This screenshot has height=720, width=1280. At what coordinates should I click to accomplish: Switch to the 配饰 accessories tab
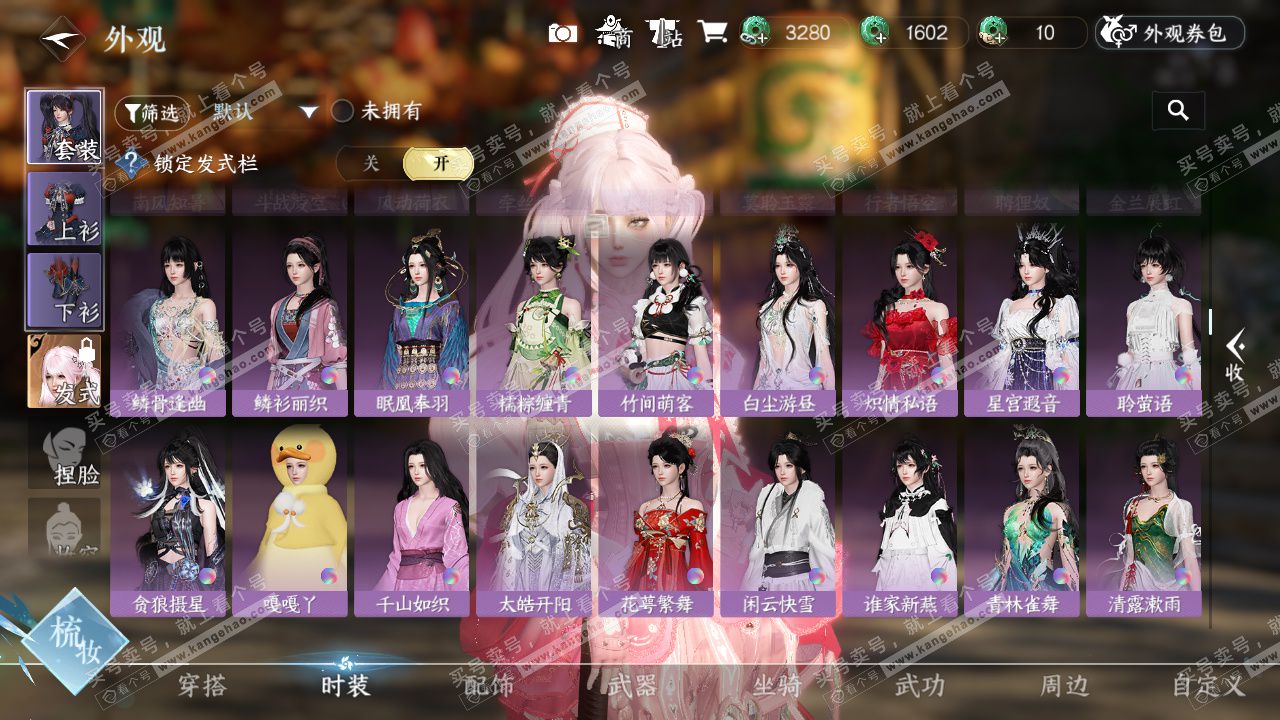click(x=489, y=686)
